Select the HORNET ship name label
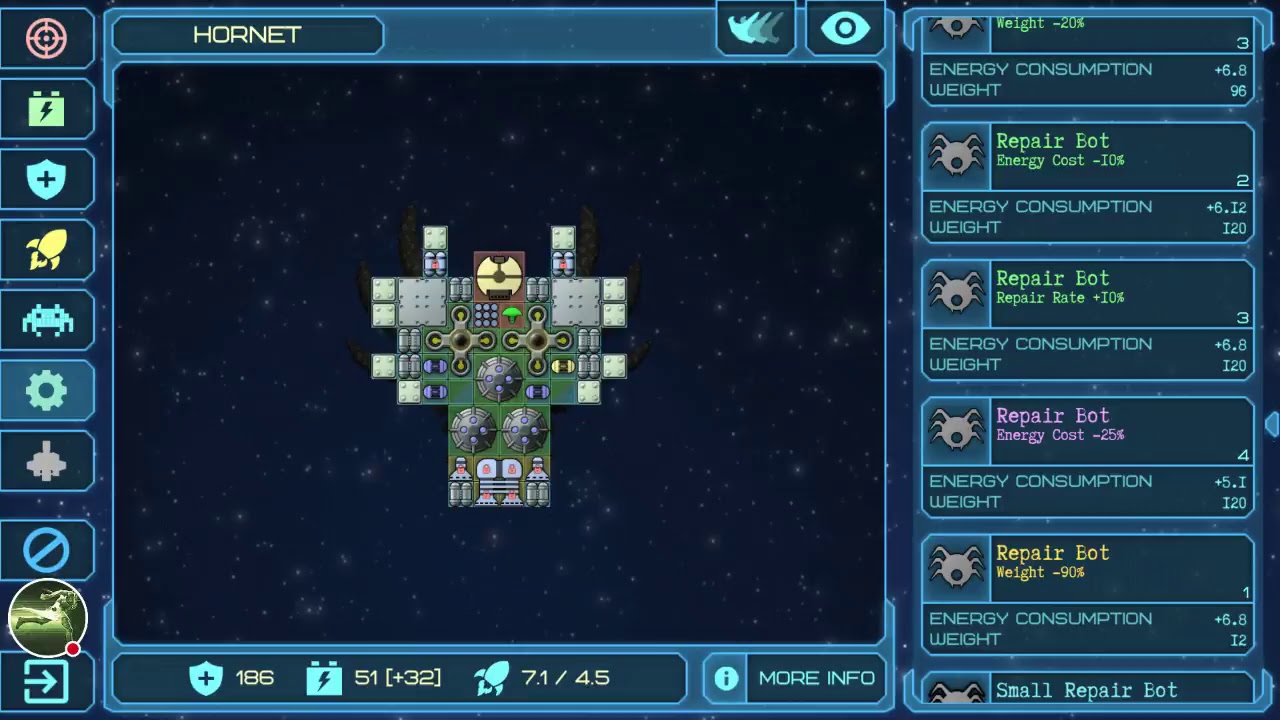Image resolution: width=1280 pixels, height=720 pixels. click(x=247, y=35)
